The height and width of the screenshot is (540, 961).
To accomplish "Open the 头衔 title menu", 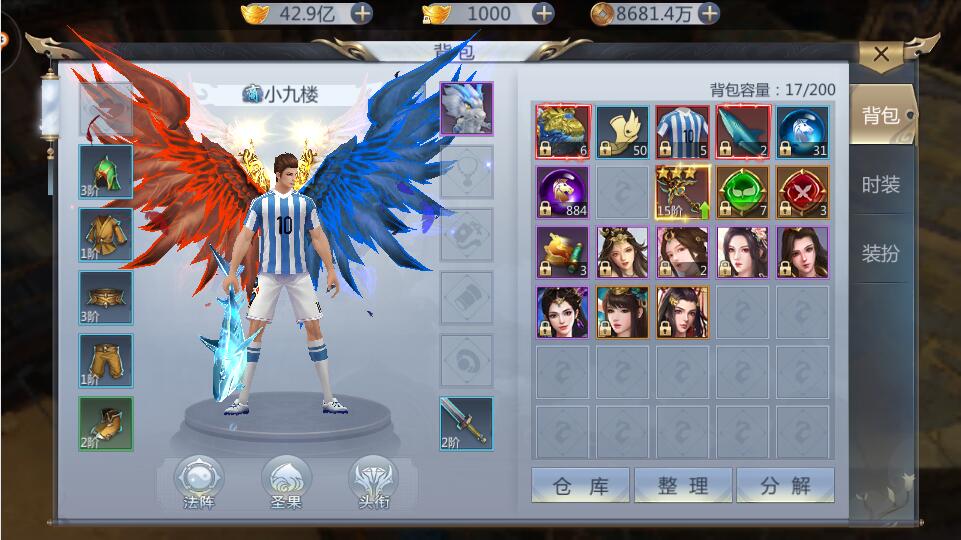I will [373, 481].
